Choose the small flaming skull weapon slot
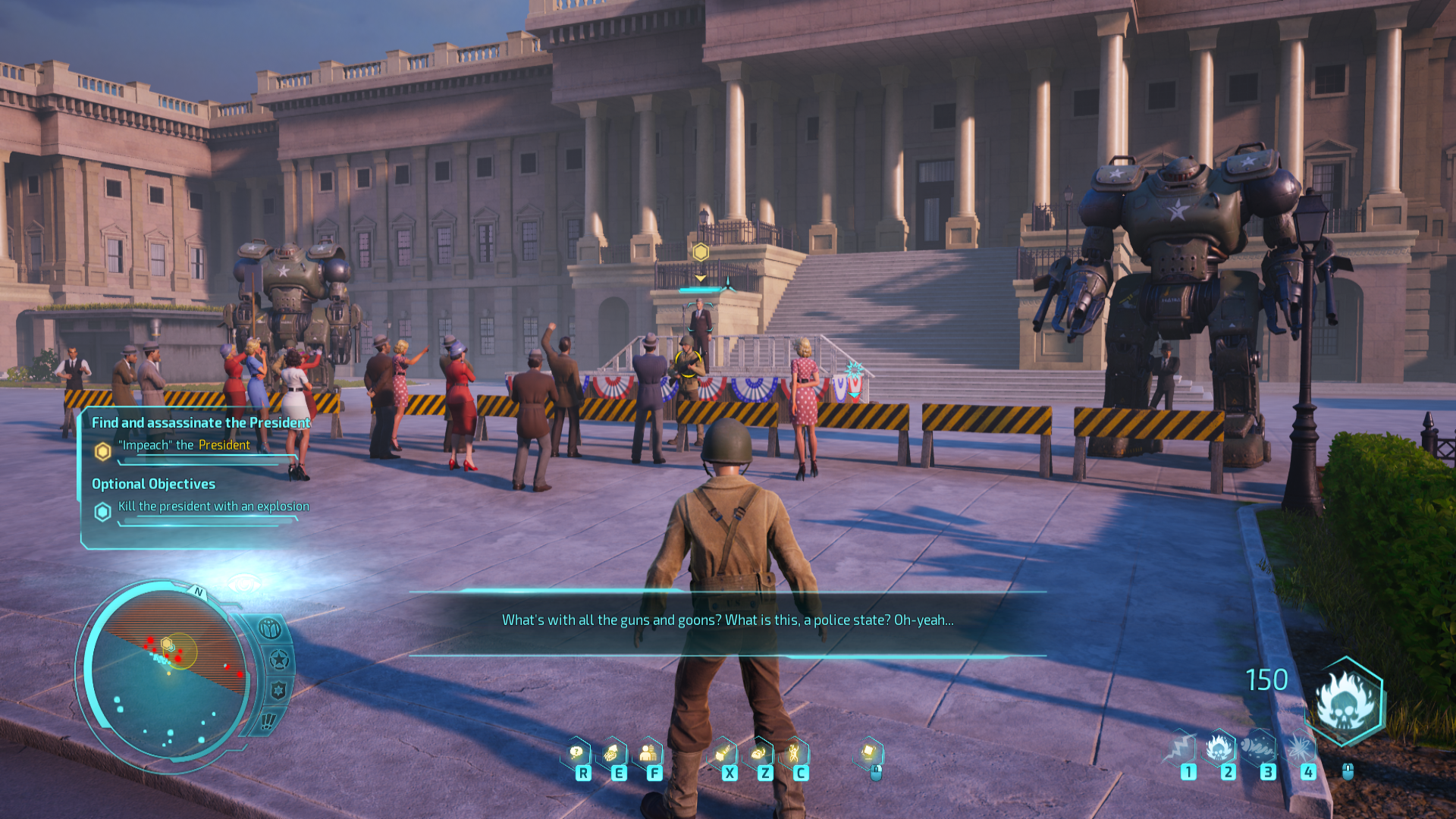1456x819 pixels. pyautogui.click(x=1219, y=748)
